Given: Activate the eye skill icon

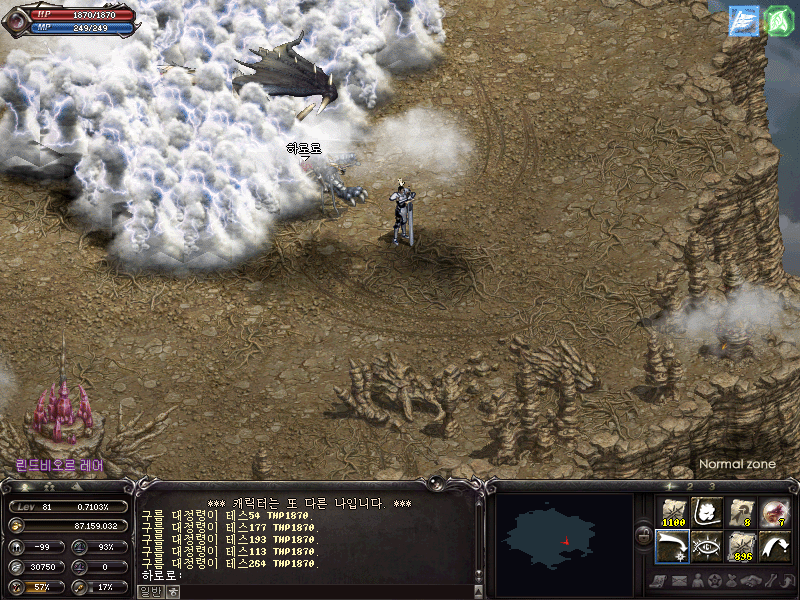Looking at the screenshot, I should click(x=706, y=547).
